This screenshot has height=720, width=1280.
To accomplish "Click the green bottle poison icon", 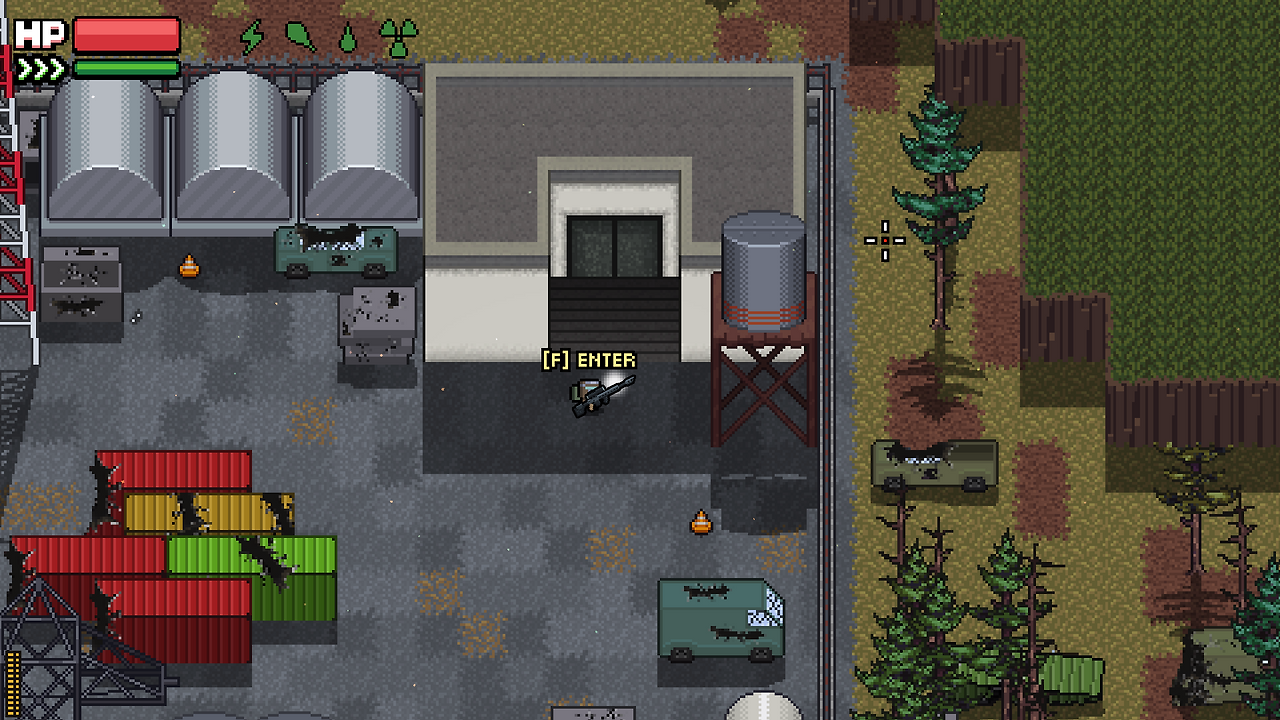I will point(299,33).
